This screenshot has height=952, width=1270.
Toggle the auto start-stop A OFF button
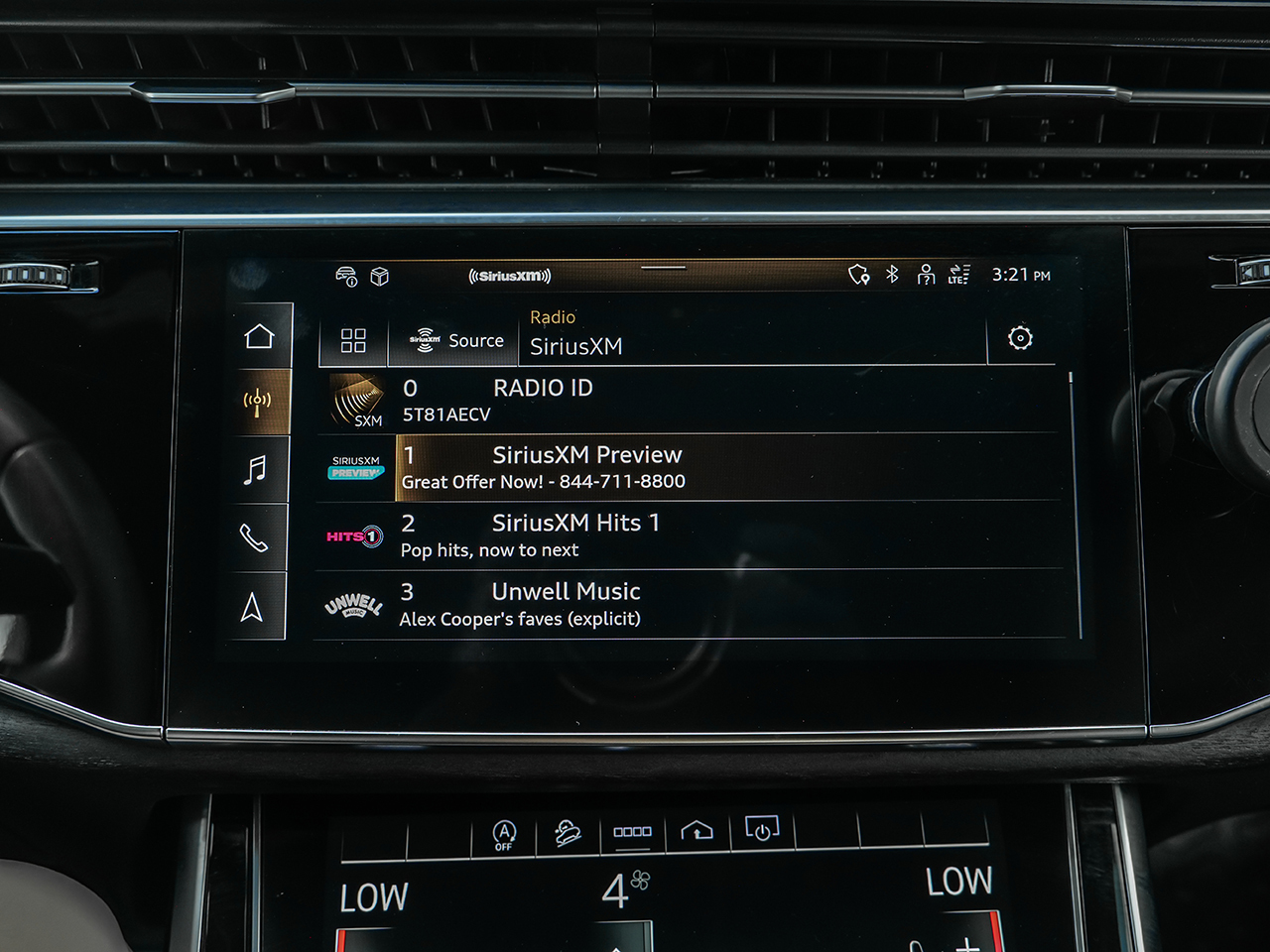[x=504, y=835]
